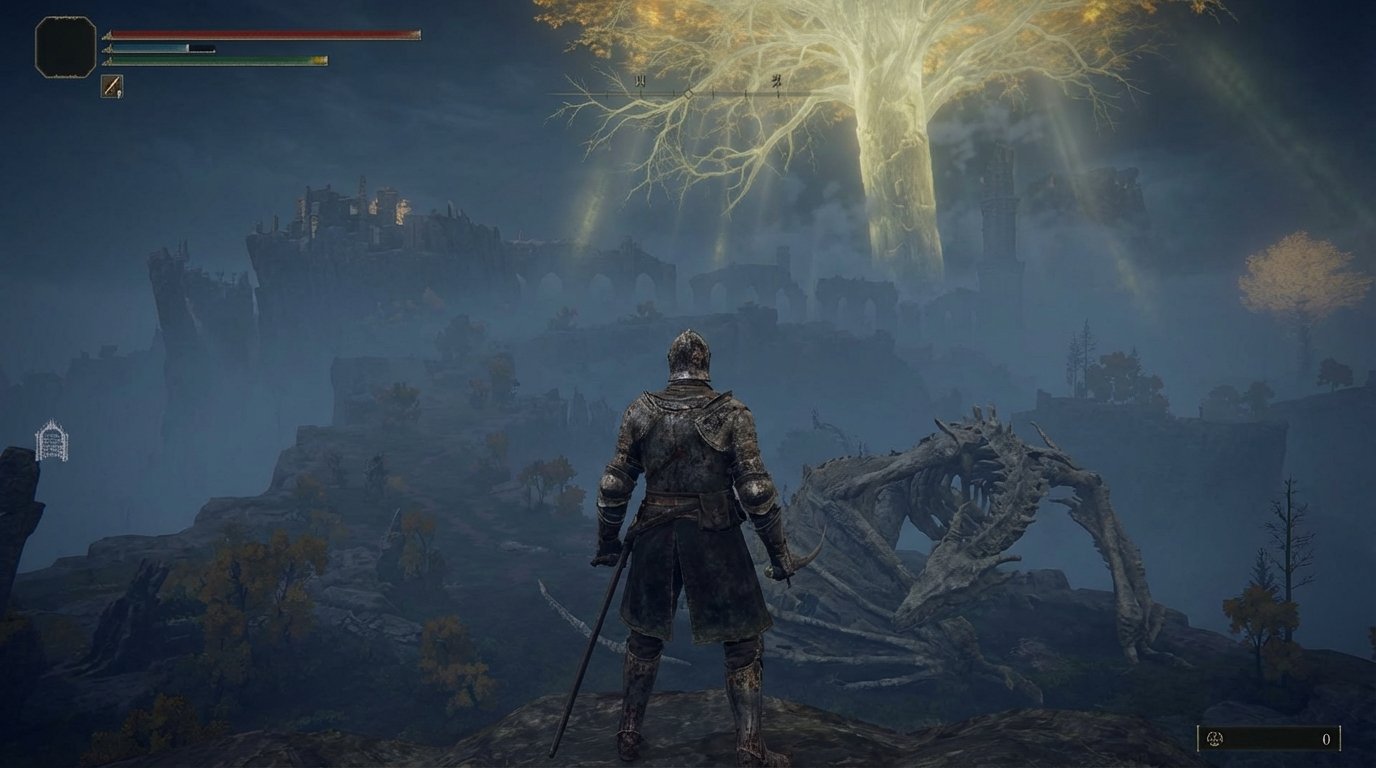Select the crimson flask quick item icon

point(112,85)
